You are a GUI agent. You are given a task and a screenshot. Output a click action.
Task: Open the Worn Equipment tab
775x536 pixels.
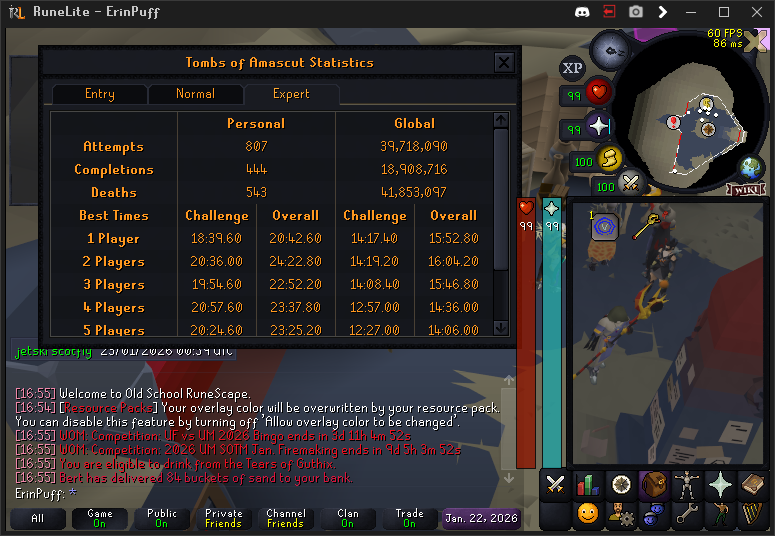click(685, 485)
